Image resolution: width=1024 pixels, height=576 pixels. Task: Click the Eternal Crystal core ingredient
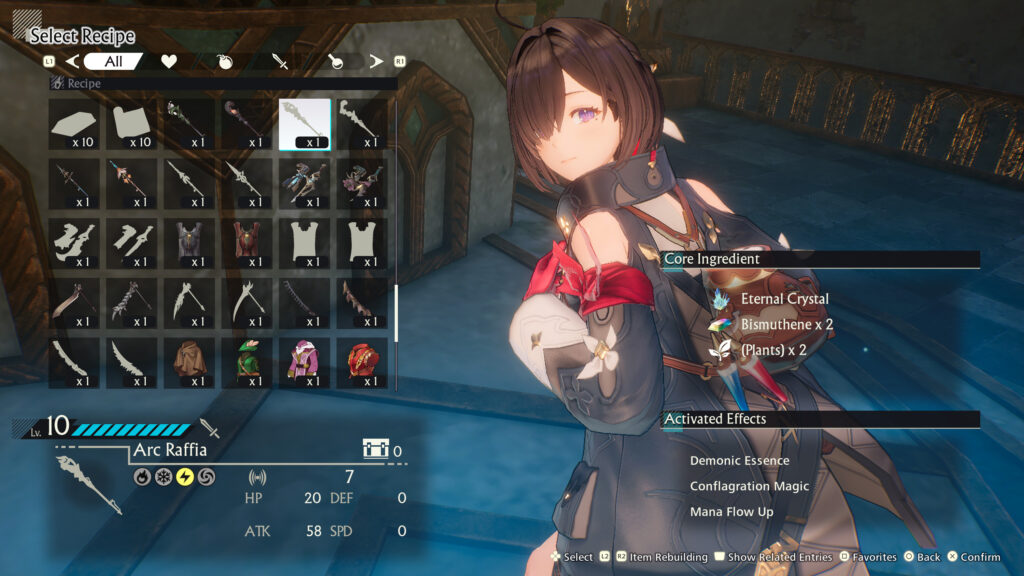[784, 299]
